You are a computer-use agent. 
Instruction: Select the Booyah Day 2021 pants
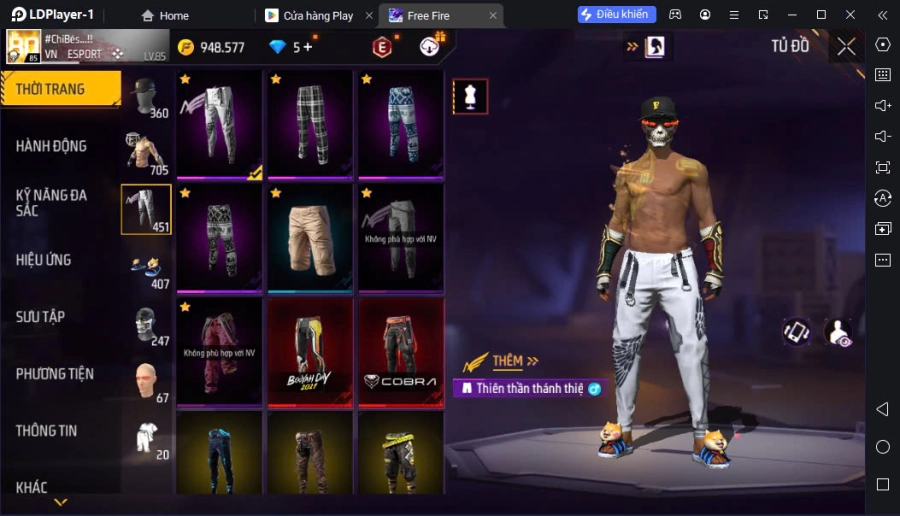tap(309, 350)
